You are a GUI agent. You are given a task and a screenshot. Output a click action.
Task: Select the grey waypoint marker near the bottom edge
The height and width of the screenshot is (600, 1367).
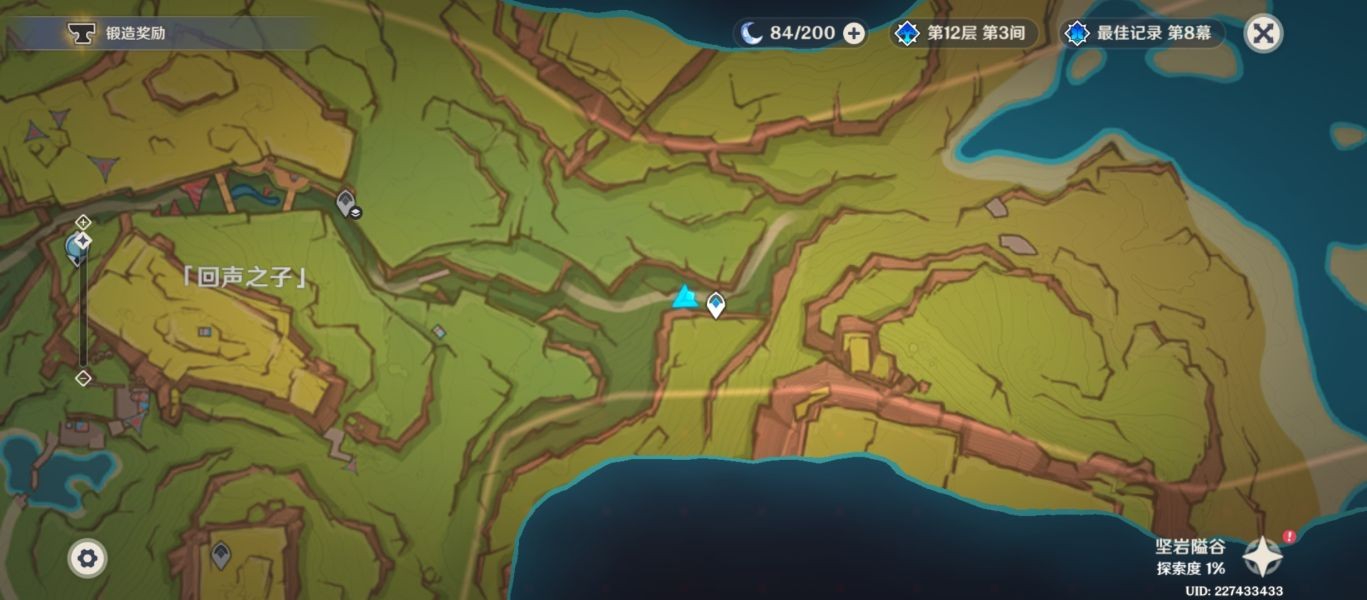point(221,554)
